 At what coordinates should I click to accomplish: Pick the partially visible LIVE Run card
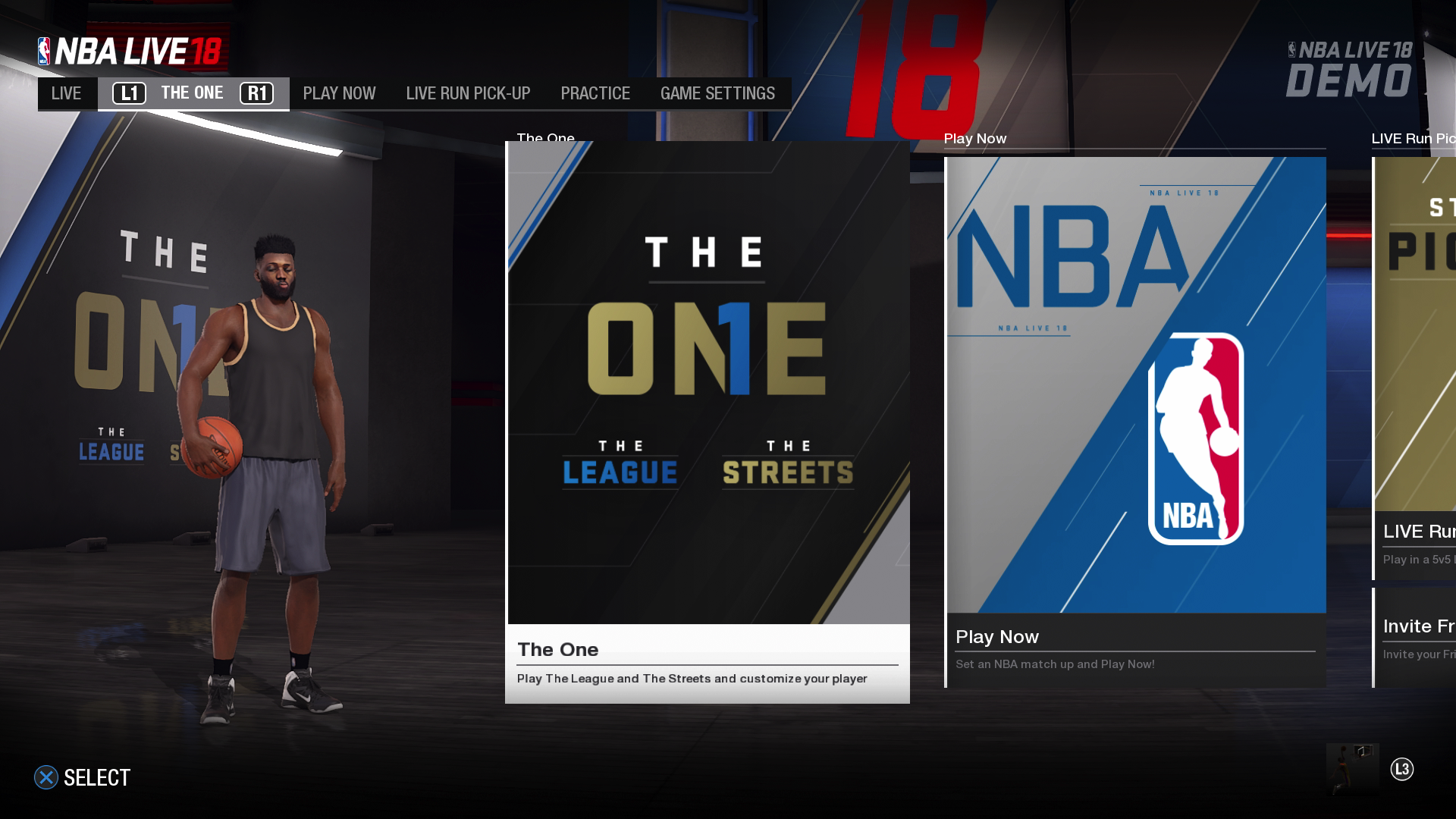(1415, 369)
